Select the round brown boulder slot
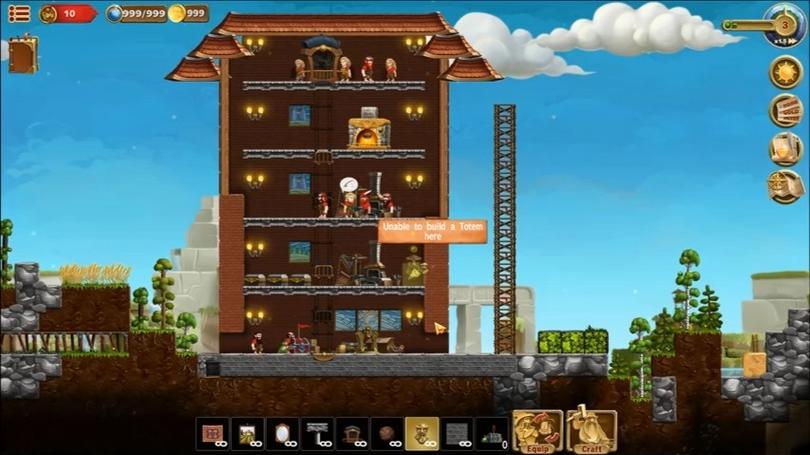810x455 pixels. [x=387, y=433]
